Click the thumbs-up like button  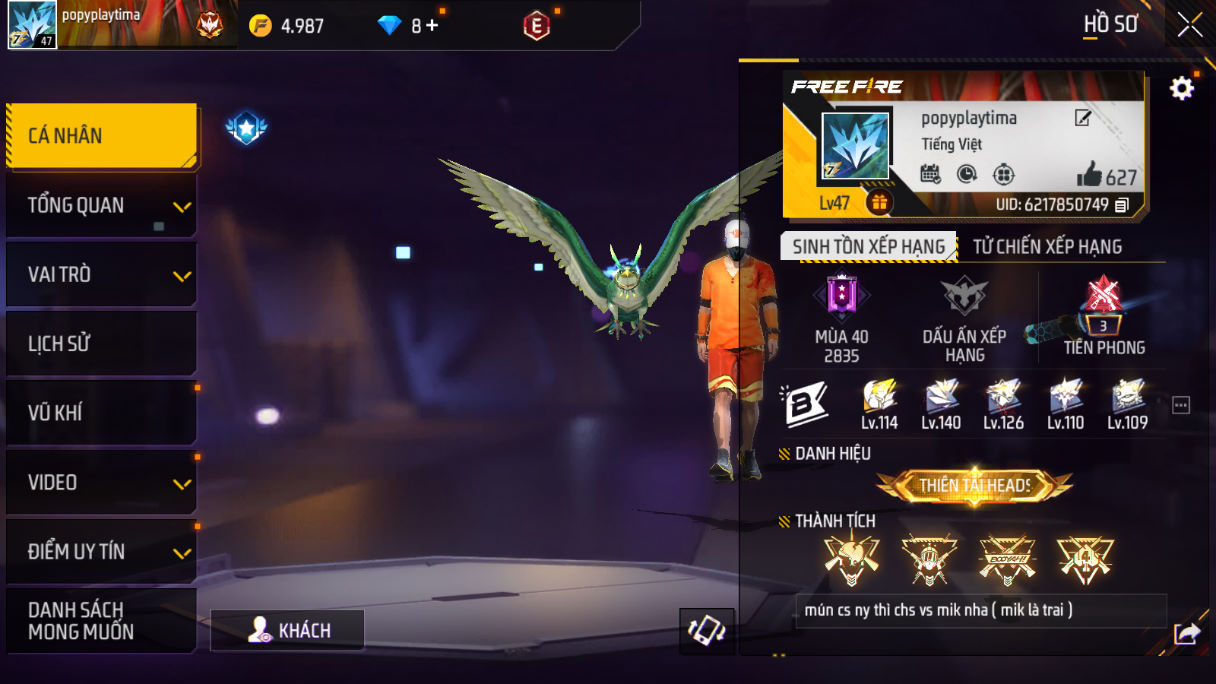(1089, 176)
